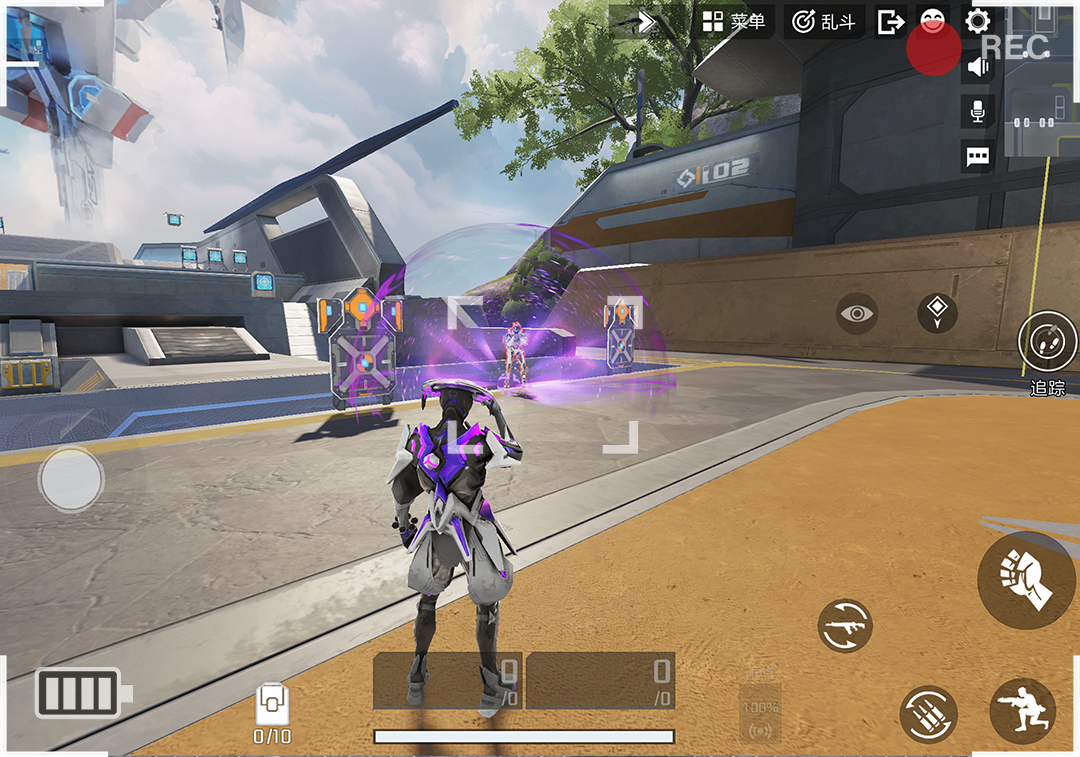The width and height of the screenshot is (1080, 757).
Task: Reload using the bullets cycle button
Action: pyautogui.click(x=928, y=713)
